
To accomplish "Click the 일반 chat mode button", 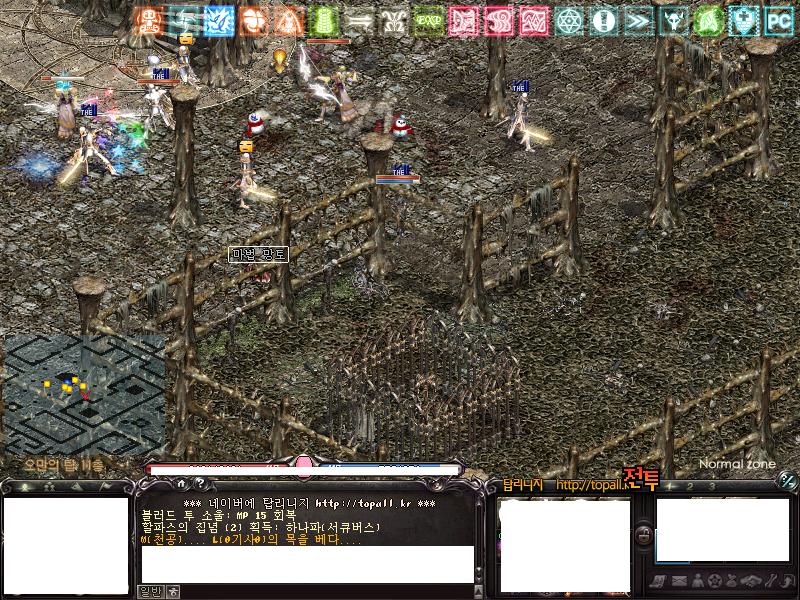I will tap(149, 591).
